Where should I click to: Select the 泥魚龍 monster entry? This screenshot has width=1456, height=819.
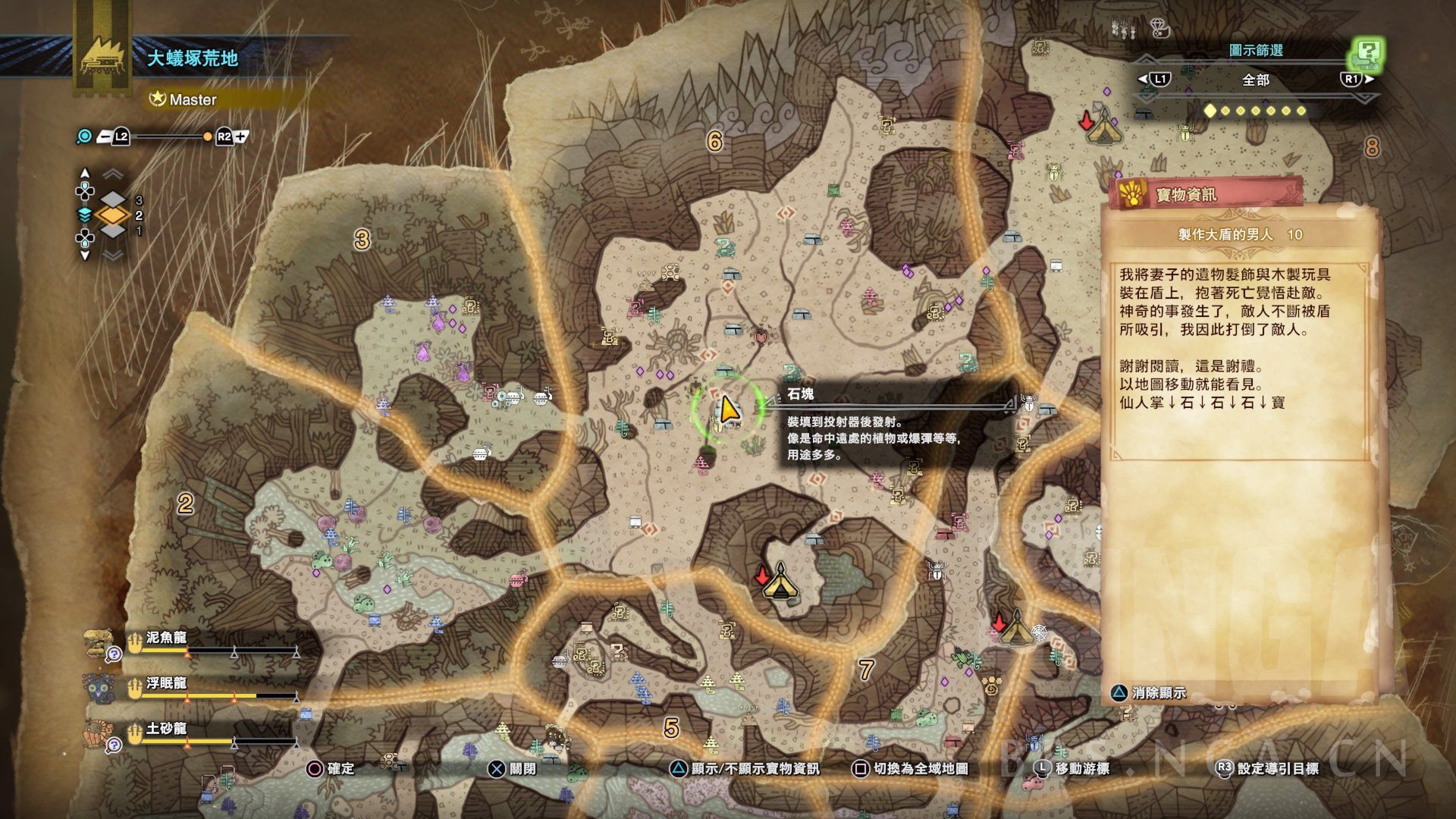point(166,638)
